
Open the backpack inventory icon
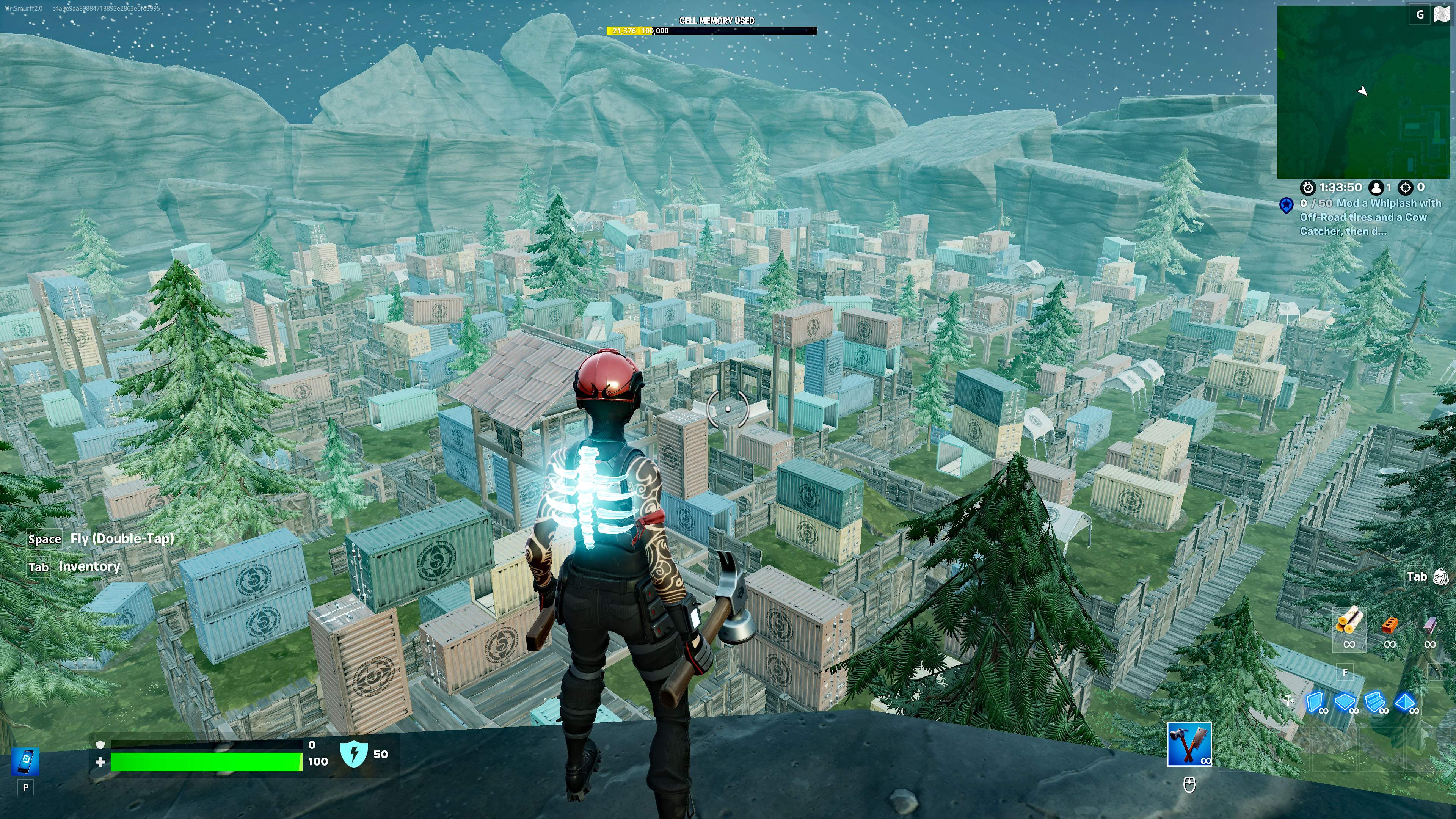[x=1441, y=576]
